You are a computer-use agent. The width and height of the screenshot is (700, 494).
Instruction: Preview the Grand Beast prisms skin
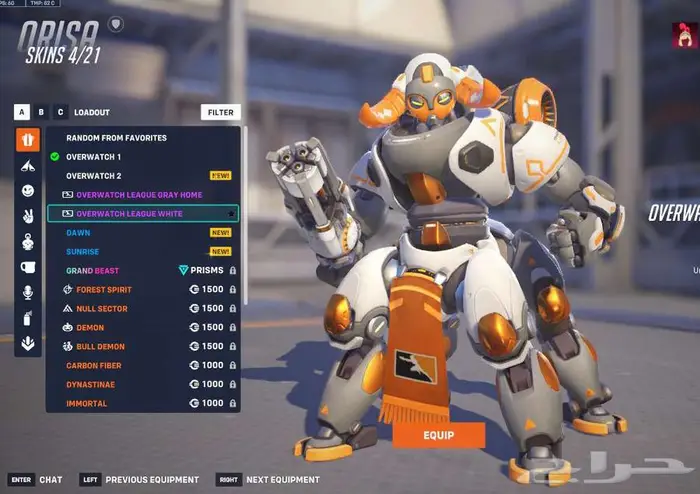[x=94, y=270]
